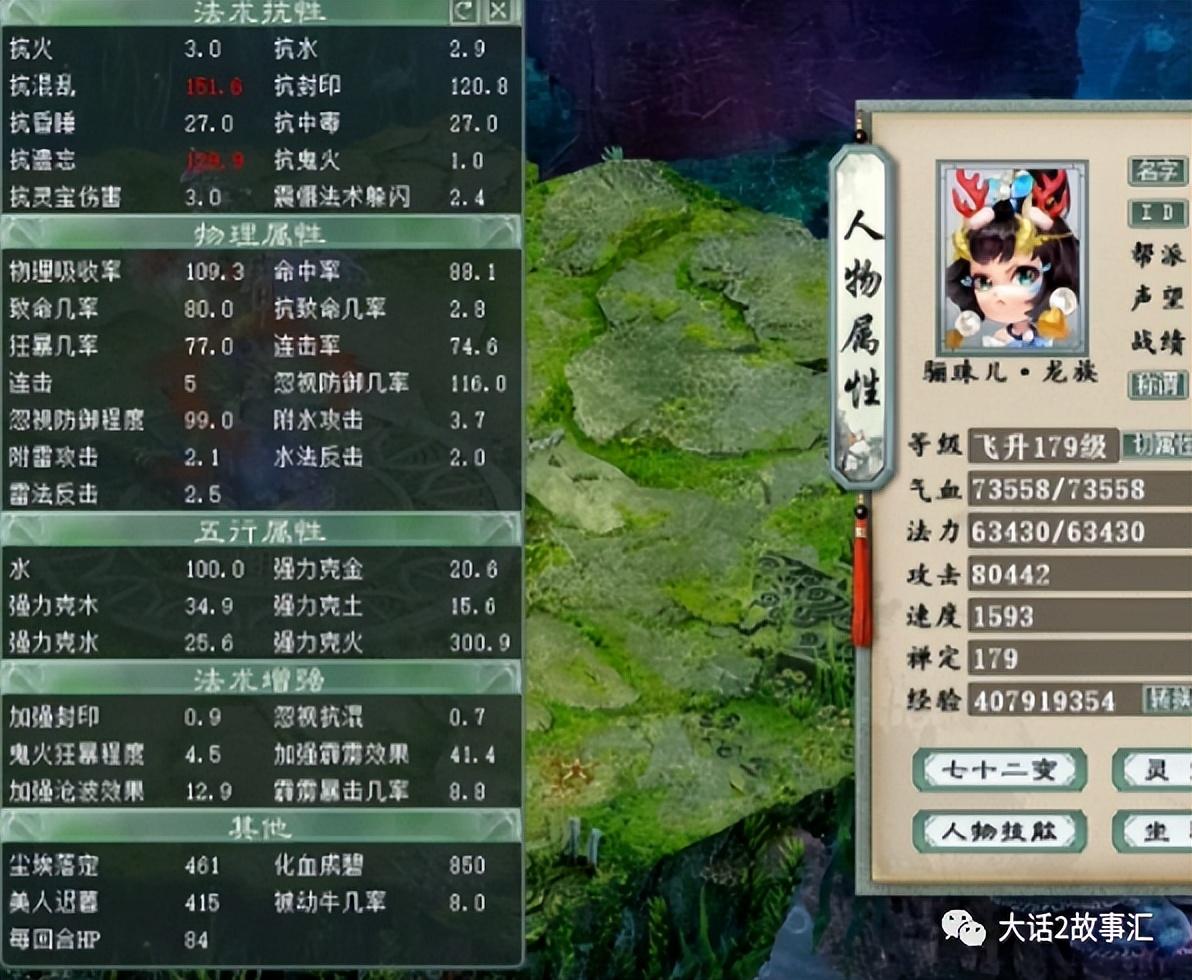The height and width of the screenshot is (980, 1192).
Task: Click the 称谓 title button
Action: pyautogui.click(x=1157, y=383)
